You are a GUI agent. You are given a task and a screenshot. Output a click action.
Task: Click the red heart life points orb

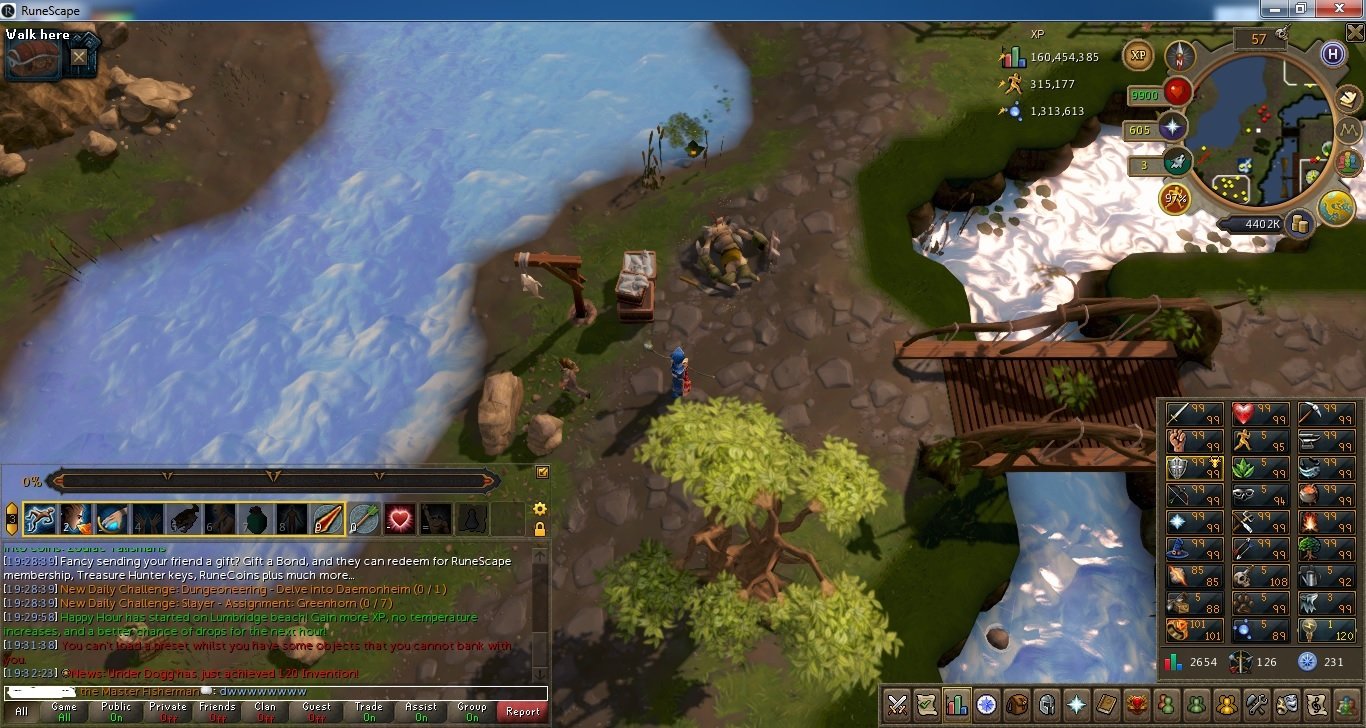(1176, 95)
